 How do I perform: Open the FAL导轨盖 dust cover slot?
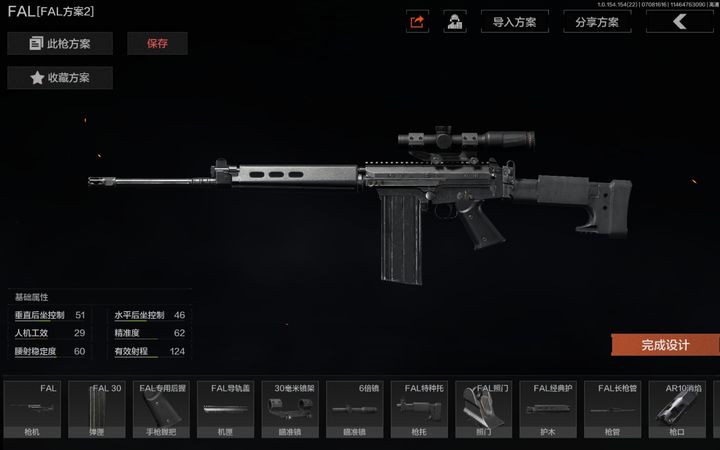click(x=225, y=410)
